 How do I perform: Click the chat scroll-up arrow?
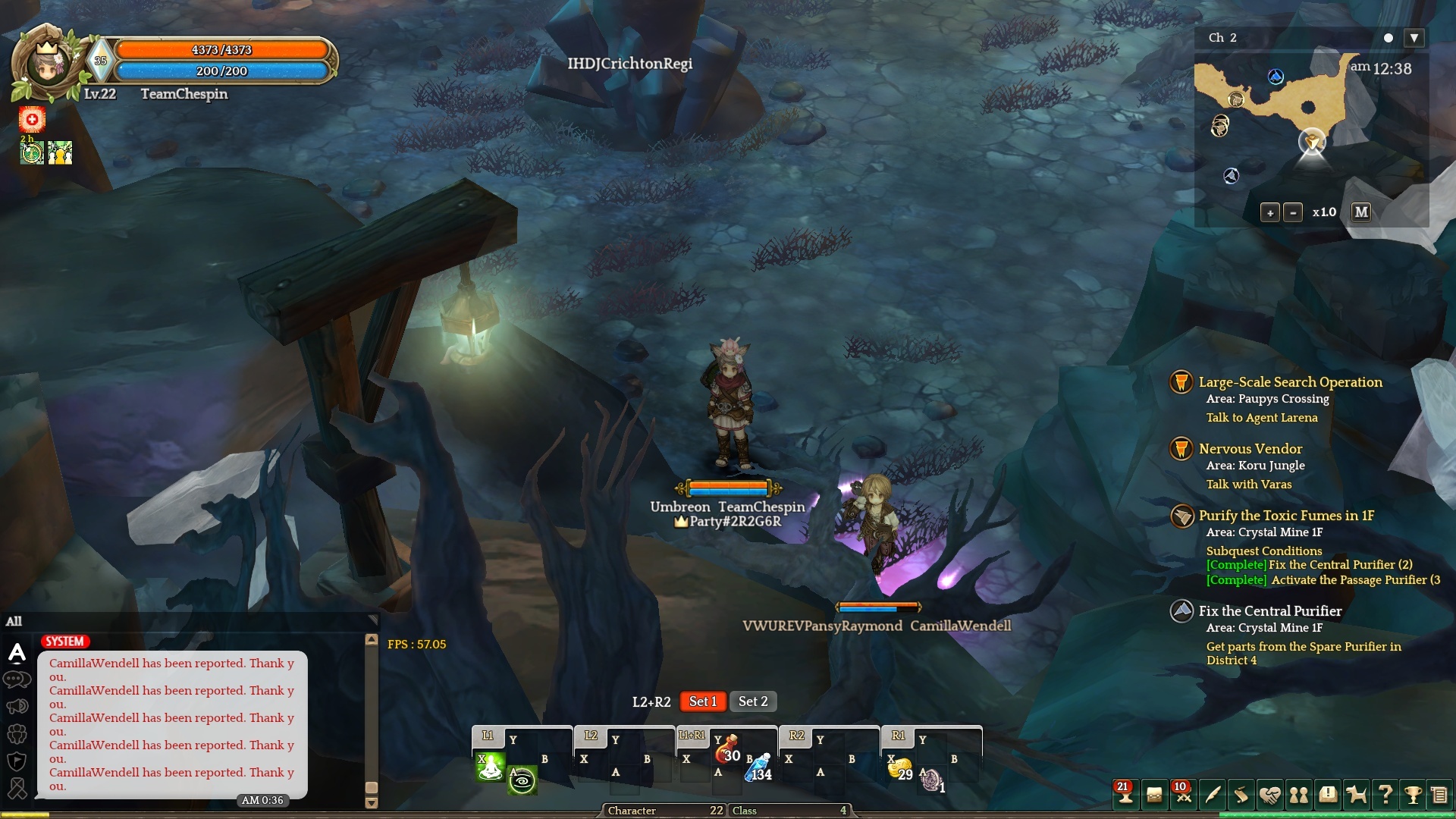pos(372,640)
